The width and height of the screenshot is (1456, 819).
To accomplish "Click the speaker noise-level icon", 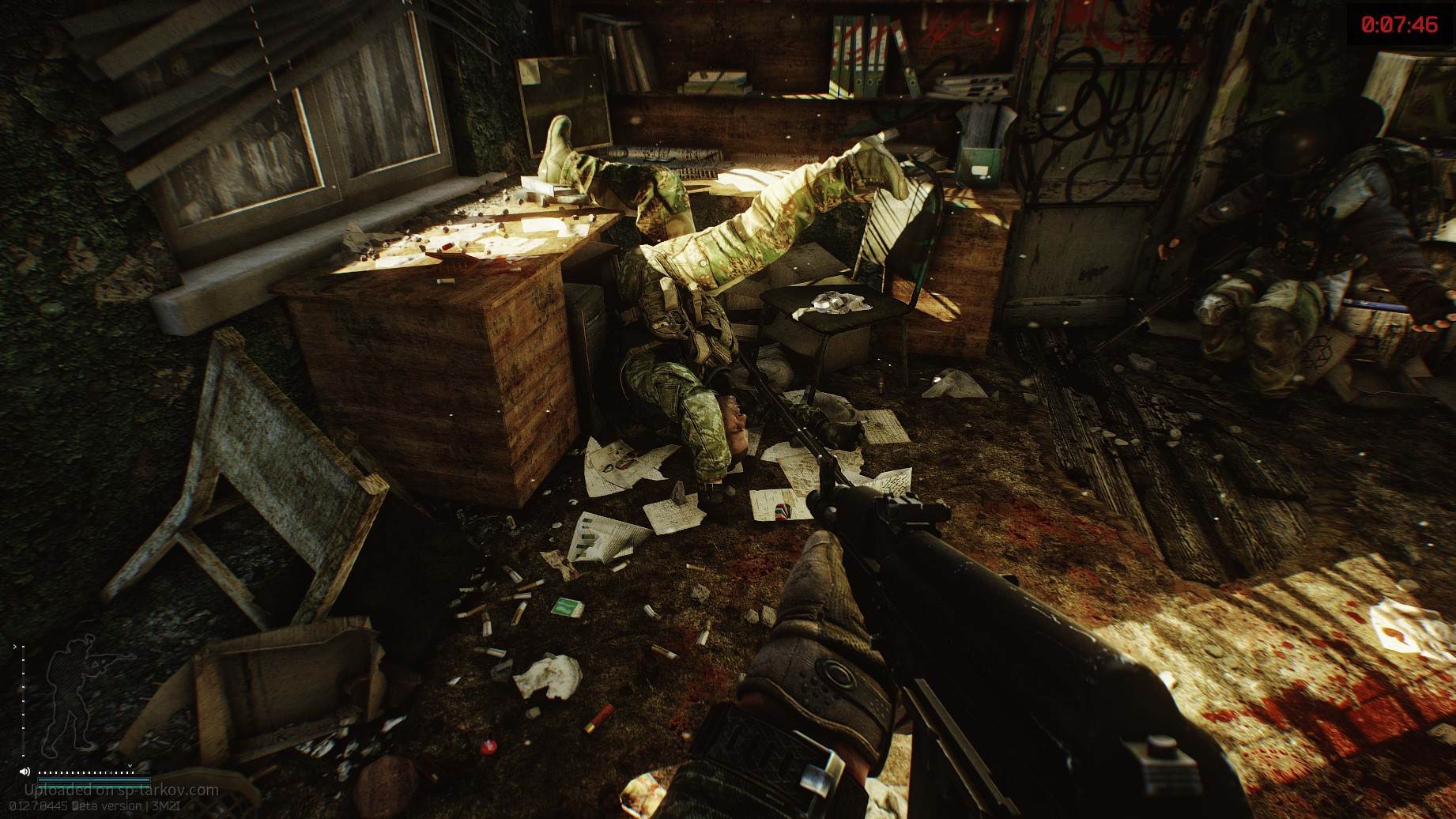I will point(25,772).
